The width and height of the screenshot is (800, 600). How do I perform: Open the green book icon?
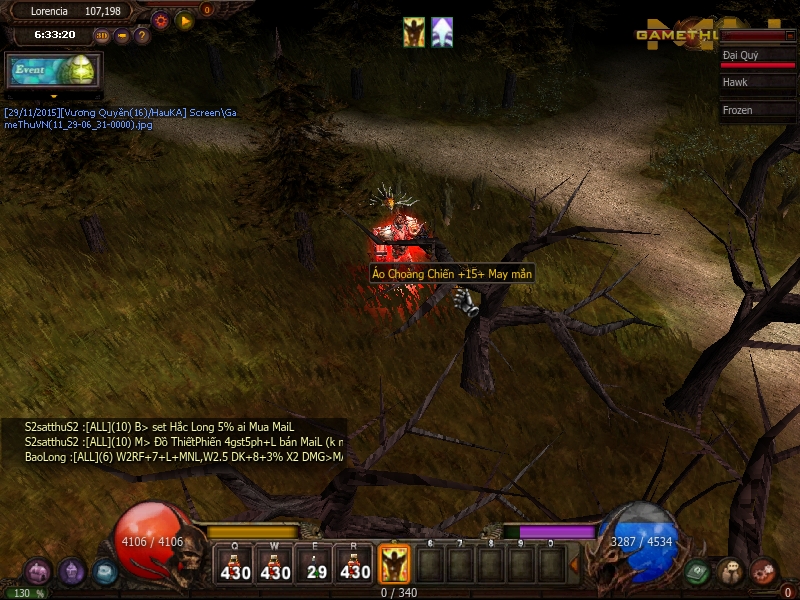(698, 572)
